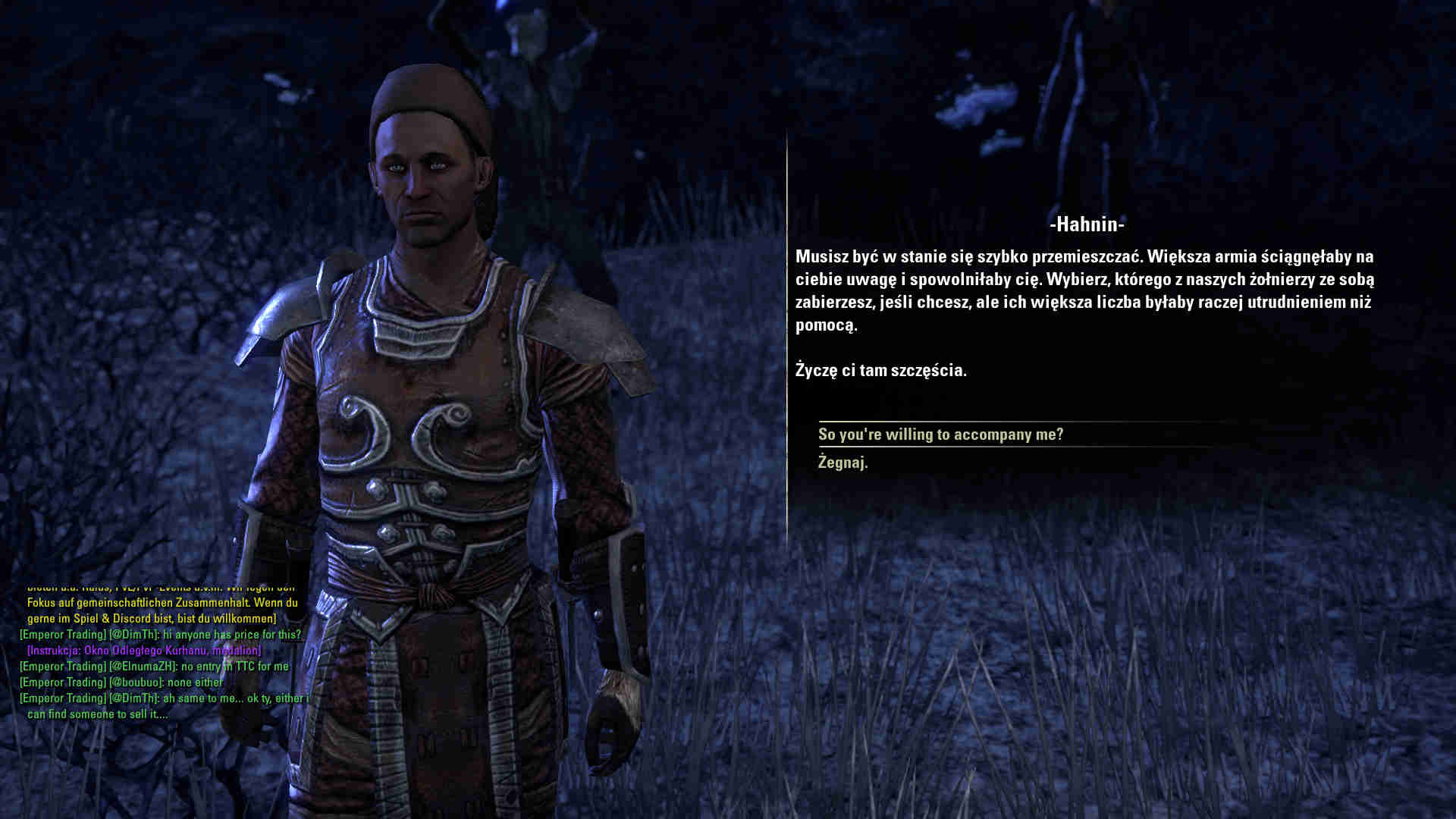
Task: Choose "So you're willing to accompany me?" reply
Action: [940, 435]
